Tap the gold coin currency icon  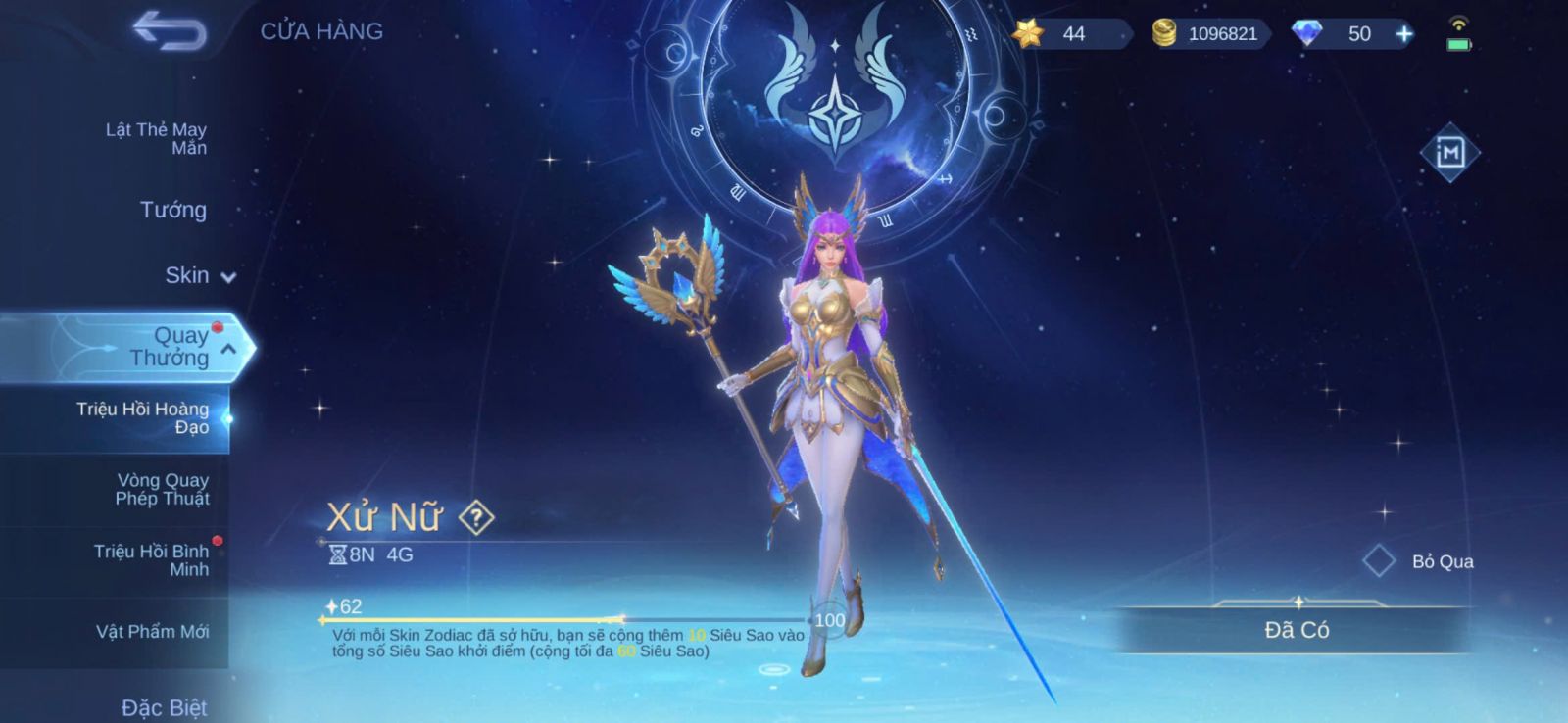1163,34
